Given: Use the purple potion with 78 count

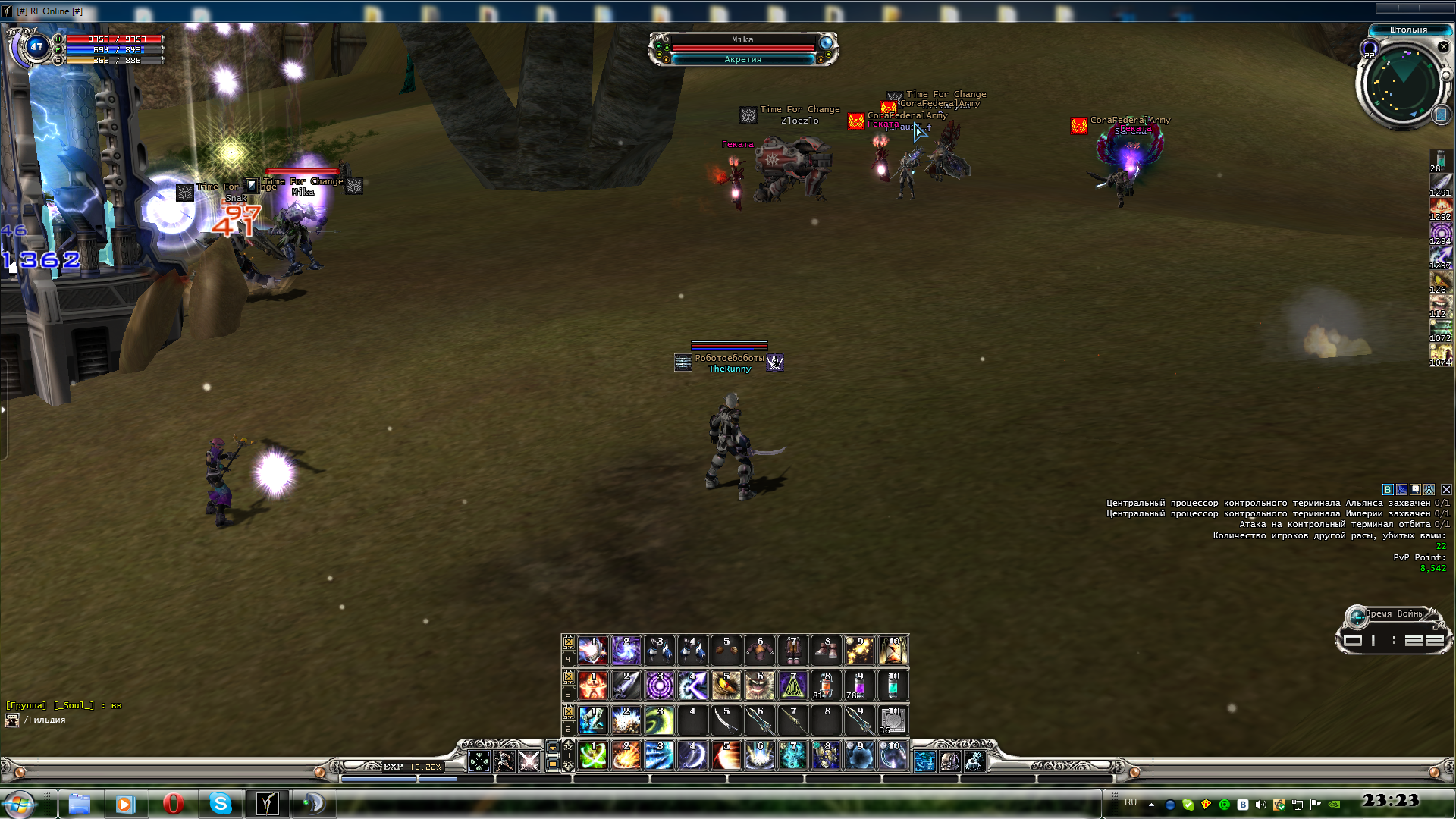Looking at the screenshot, I should point(859,686).
